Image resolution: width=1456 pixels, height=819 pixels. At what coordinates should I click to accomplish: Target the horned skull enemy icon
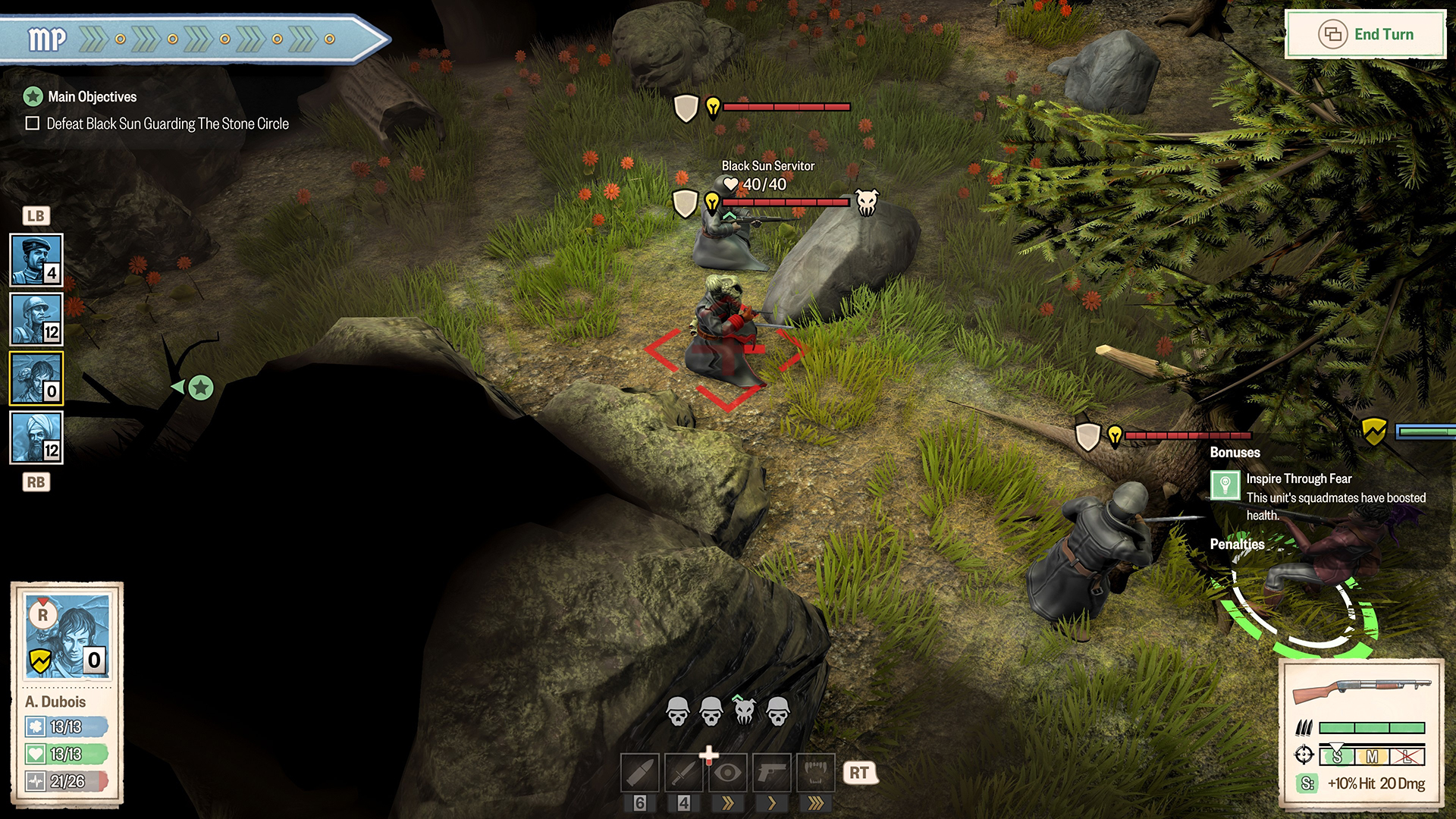tap(745, 711)
